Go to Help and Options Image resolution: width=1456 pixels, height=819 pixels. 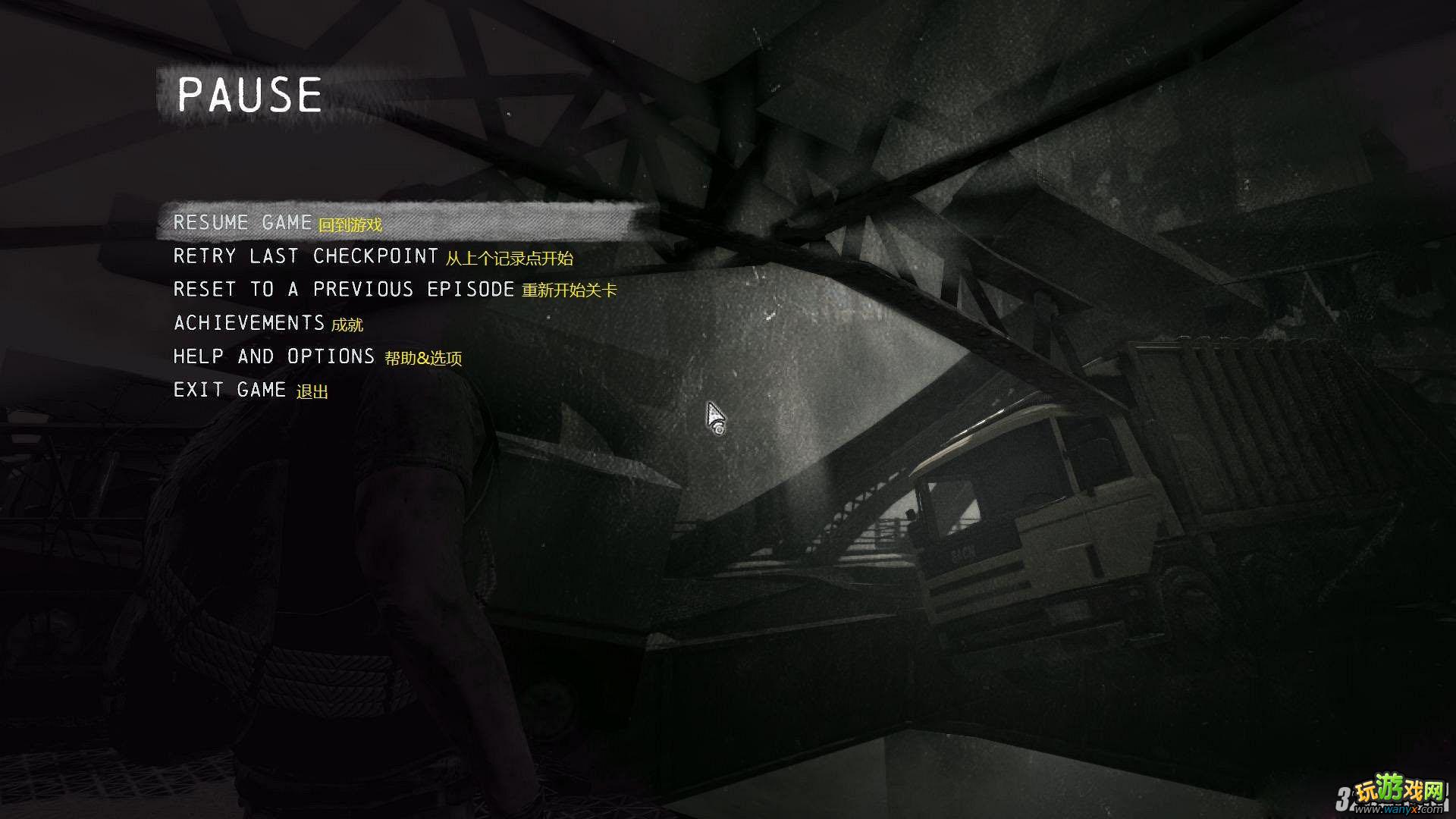coord(274,356)
